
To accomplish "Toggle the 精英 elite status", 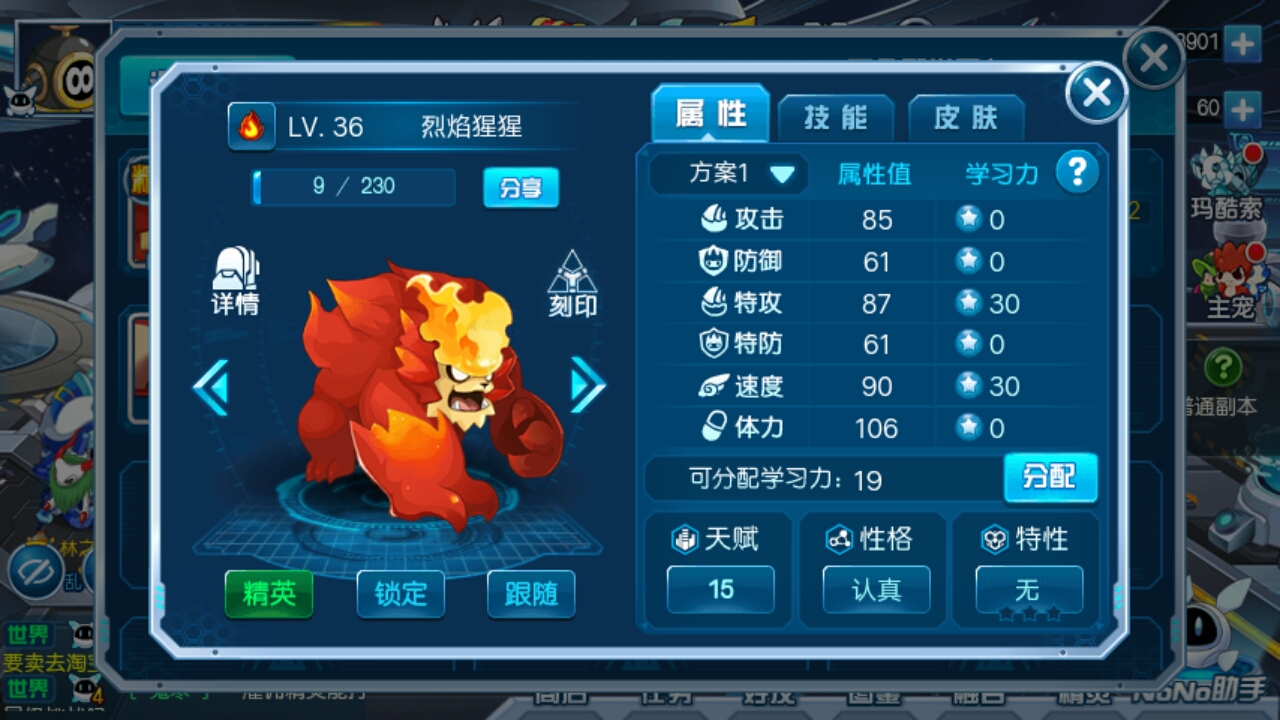I will point(268,594).
